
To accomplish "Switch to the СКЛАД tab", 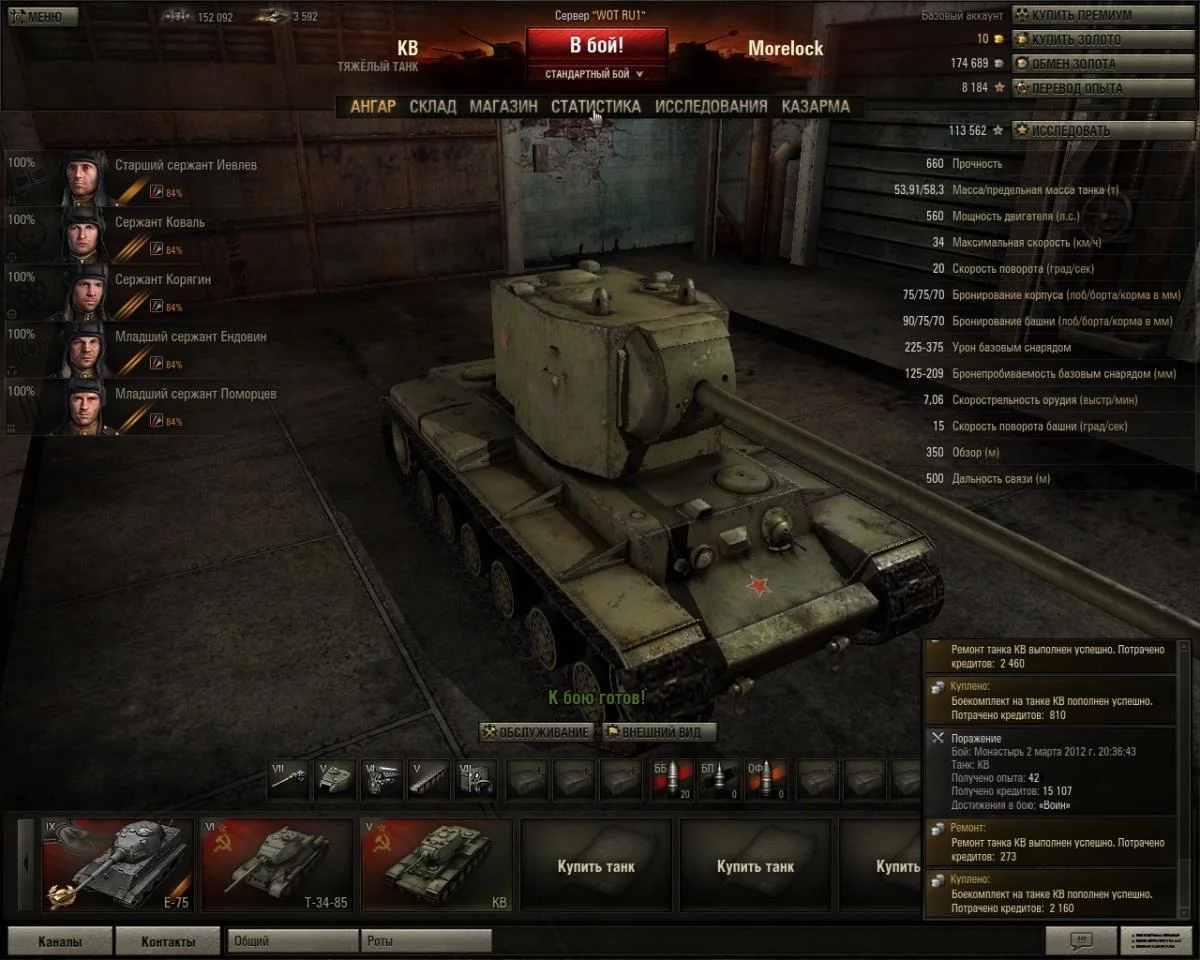I will coord(432,106).
